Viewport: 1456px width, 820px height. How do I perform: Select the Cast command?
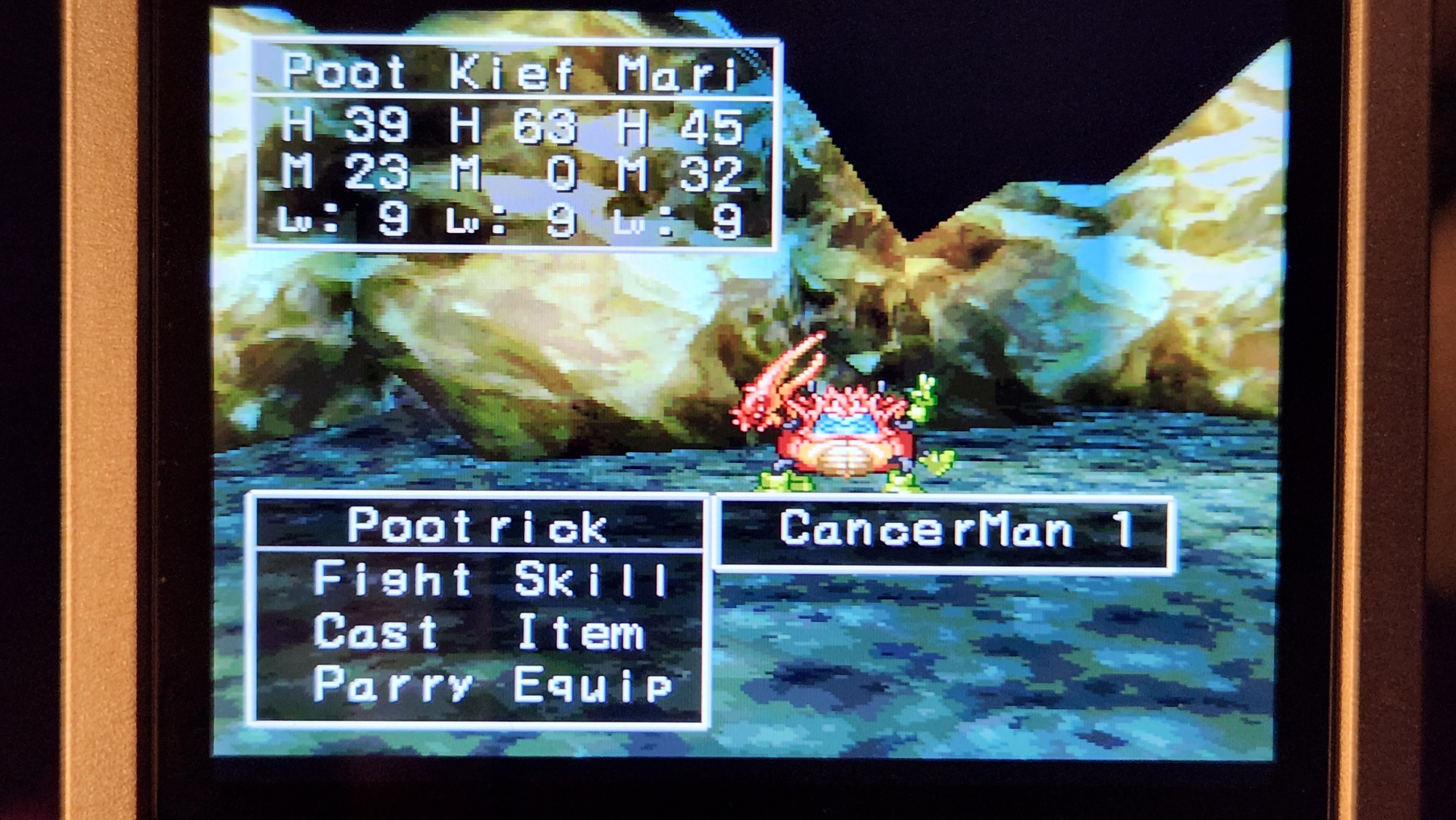click(x=376, y=631)
